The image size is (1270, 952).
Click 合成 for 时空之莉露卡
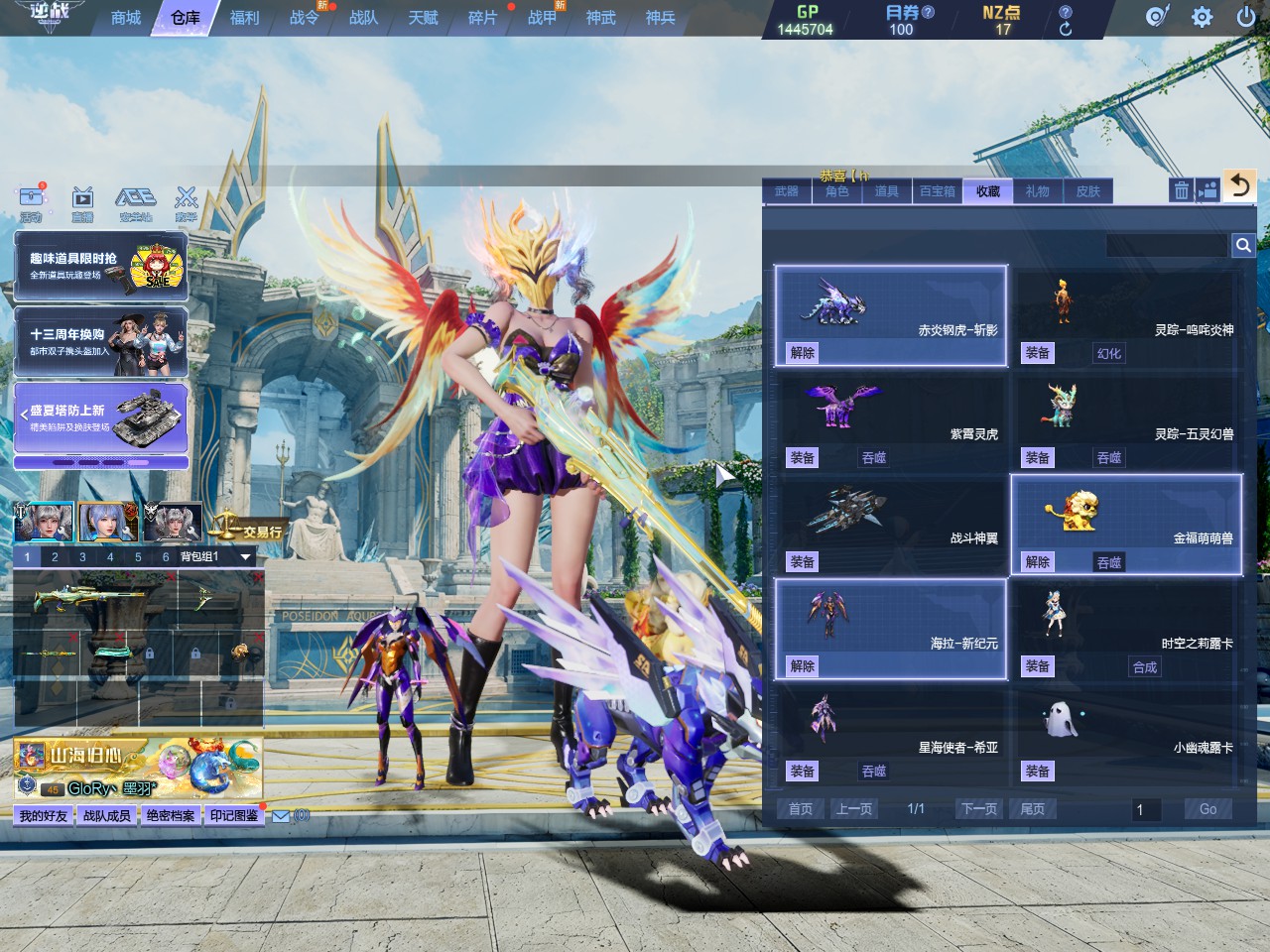point(1145,667)
